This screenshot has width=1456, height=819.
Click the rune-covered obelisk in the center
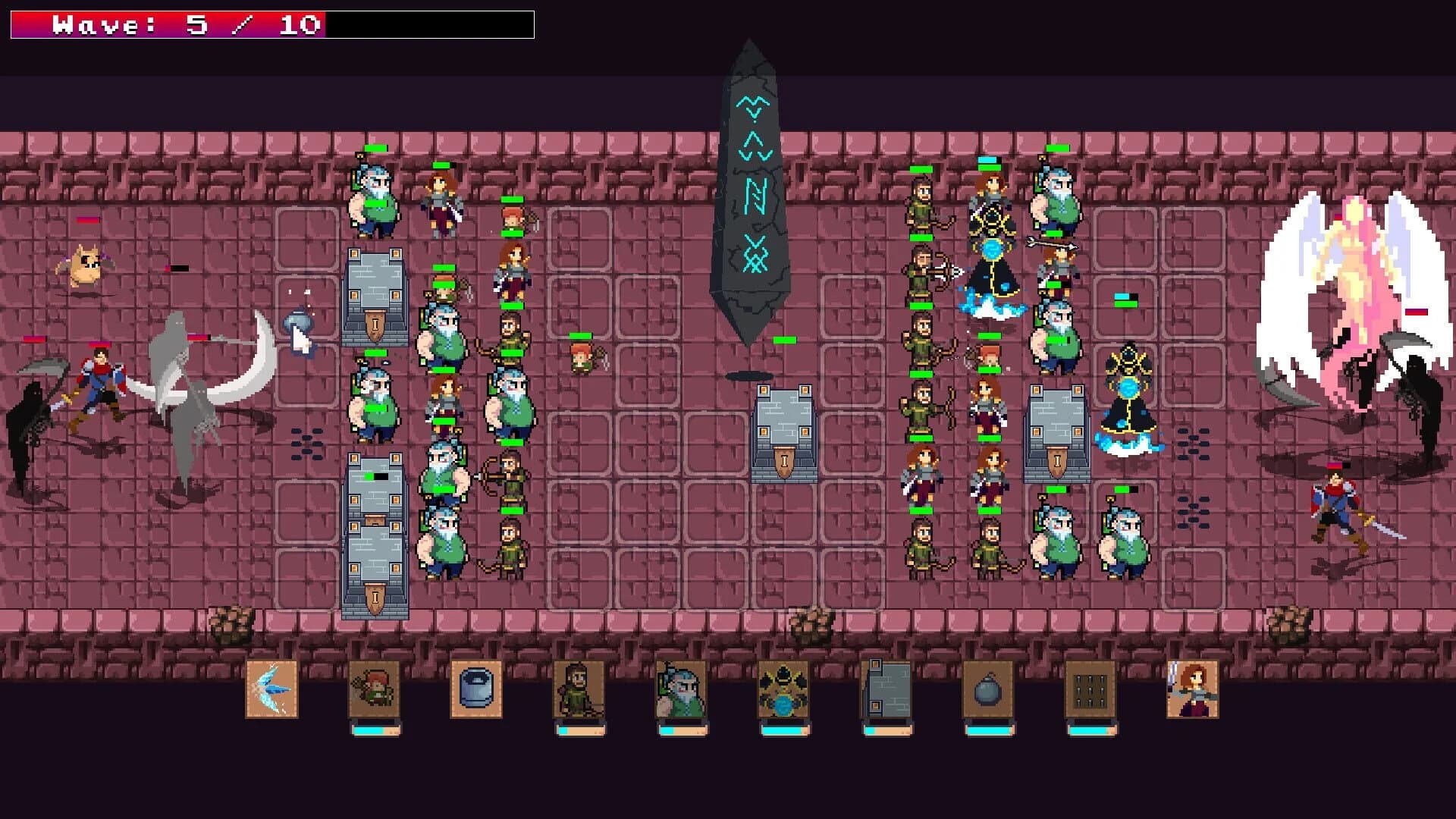(x=751, y=190)
